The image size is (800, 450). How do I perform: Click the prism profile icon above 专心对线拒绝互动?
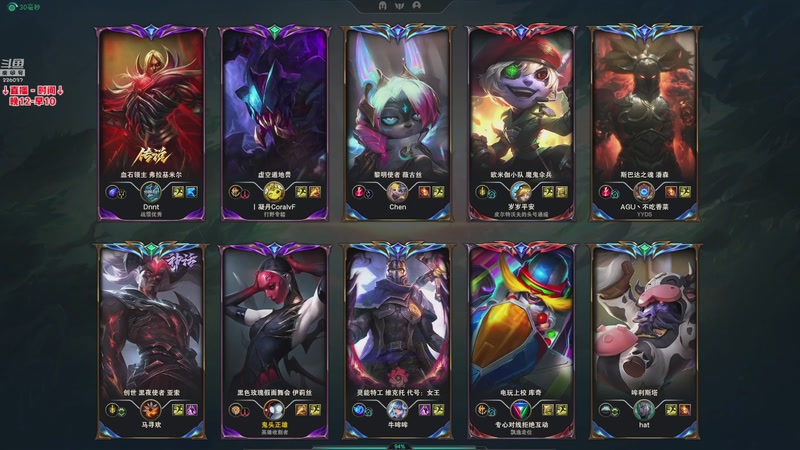520,408
